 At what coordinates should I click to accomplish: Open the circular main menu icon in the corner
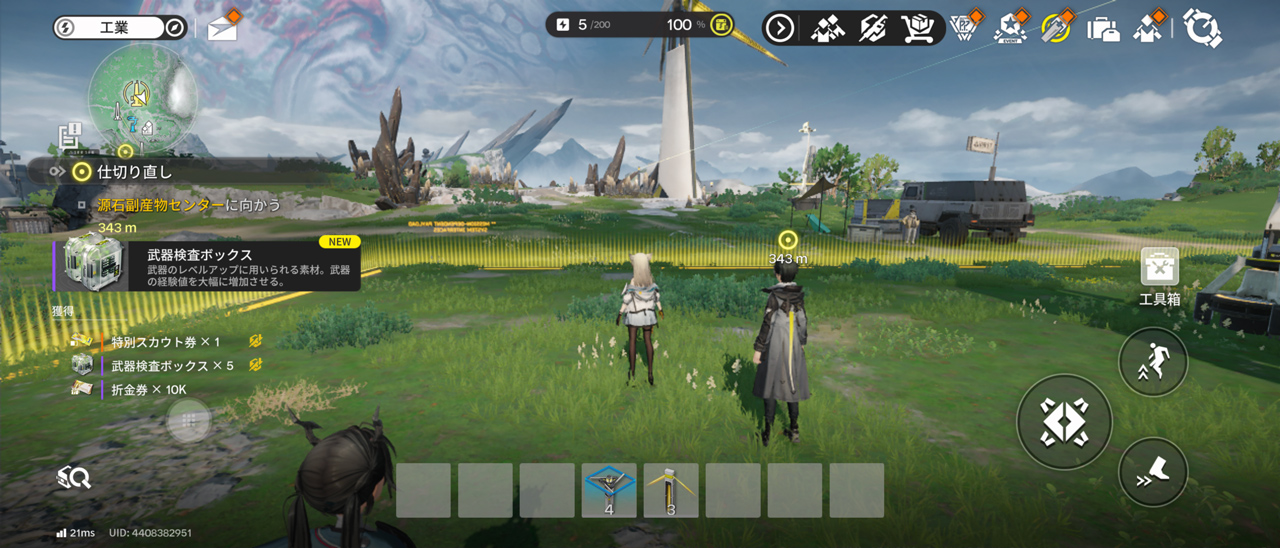(1202, 28)
